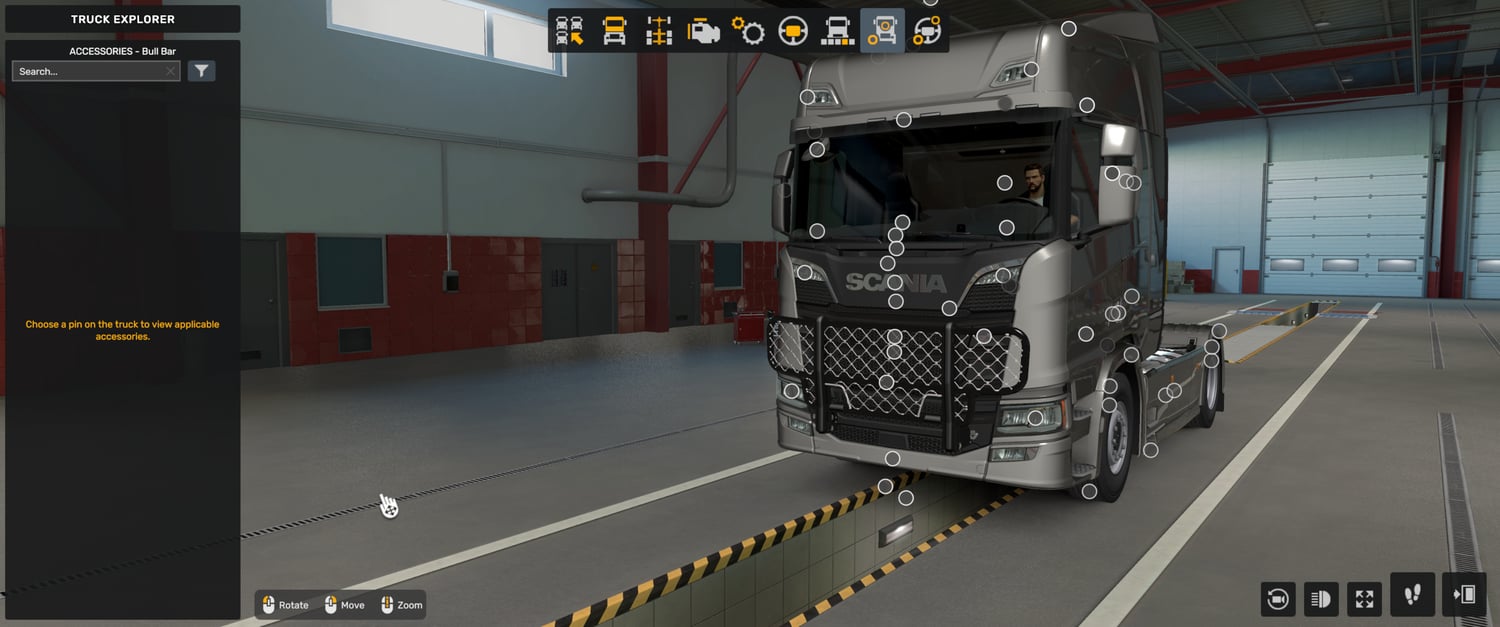Reset the camera view
1500x627 pixels.
point(1277,599)
